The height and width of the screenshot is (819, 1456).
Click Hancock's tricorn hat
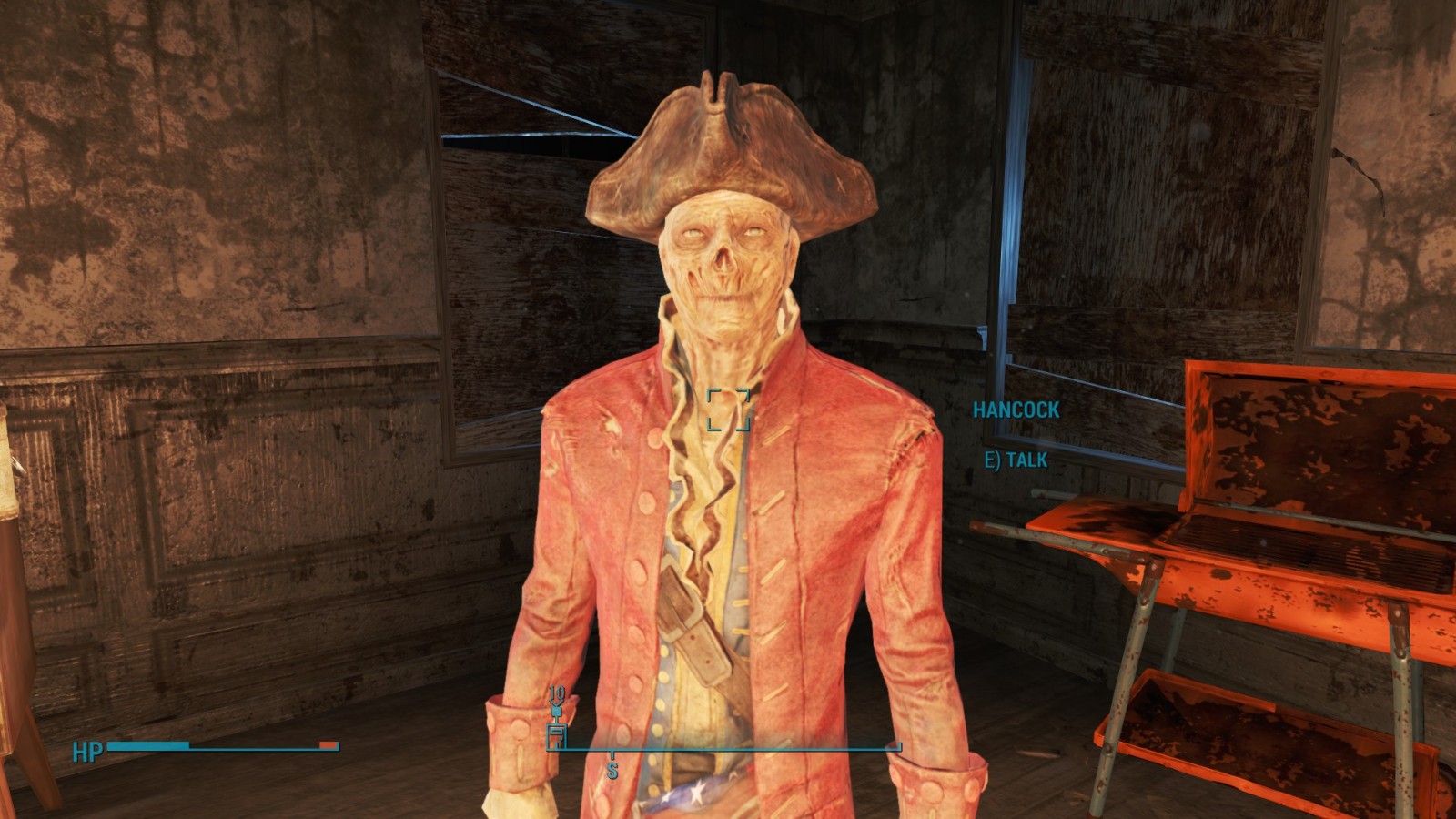pyautogui.click(x=728, y=146)
